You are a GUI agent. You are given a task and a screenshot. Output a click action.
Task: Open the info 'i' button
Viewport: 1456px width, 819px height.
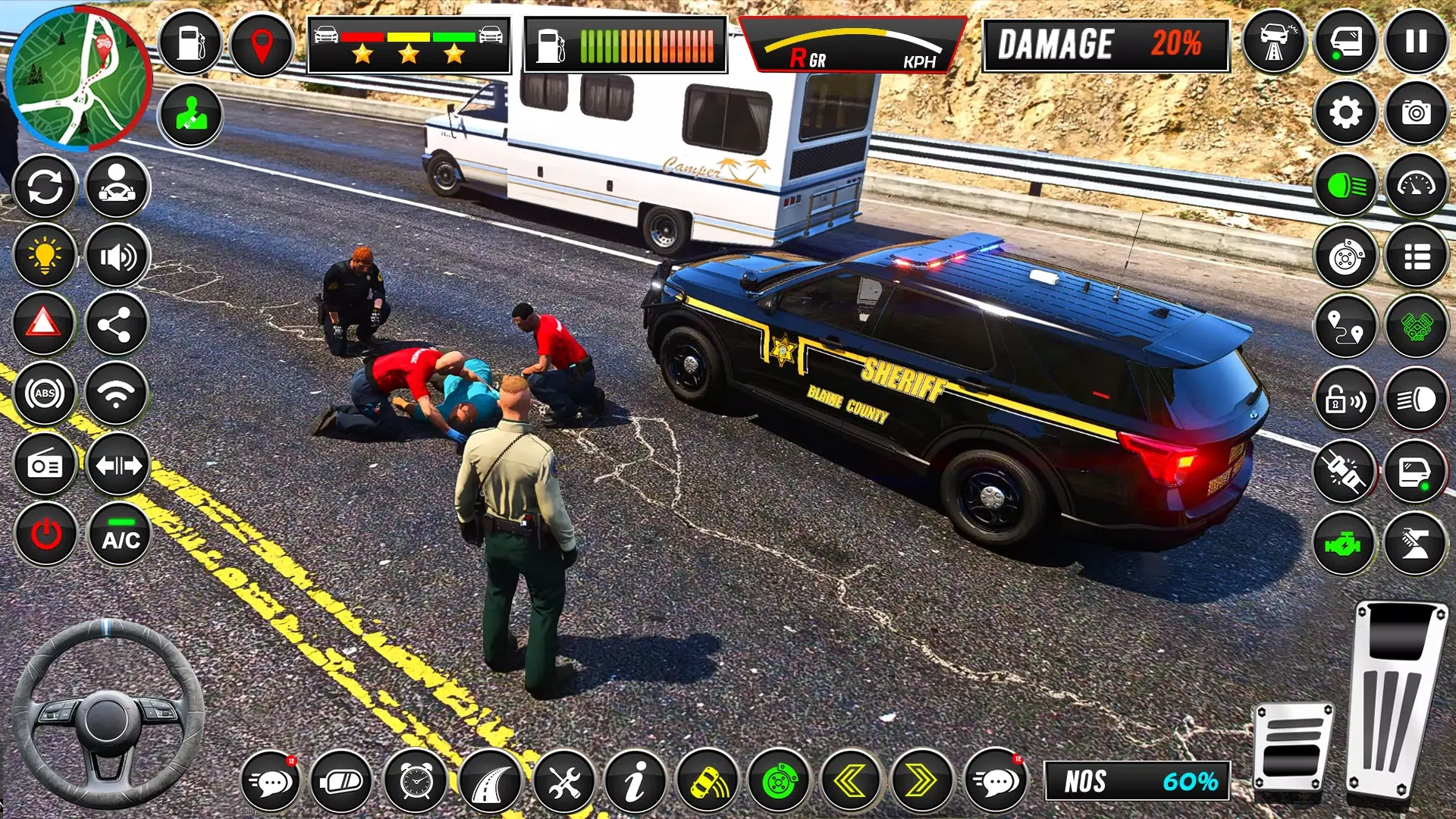[635, 781]
